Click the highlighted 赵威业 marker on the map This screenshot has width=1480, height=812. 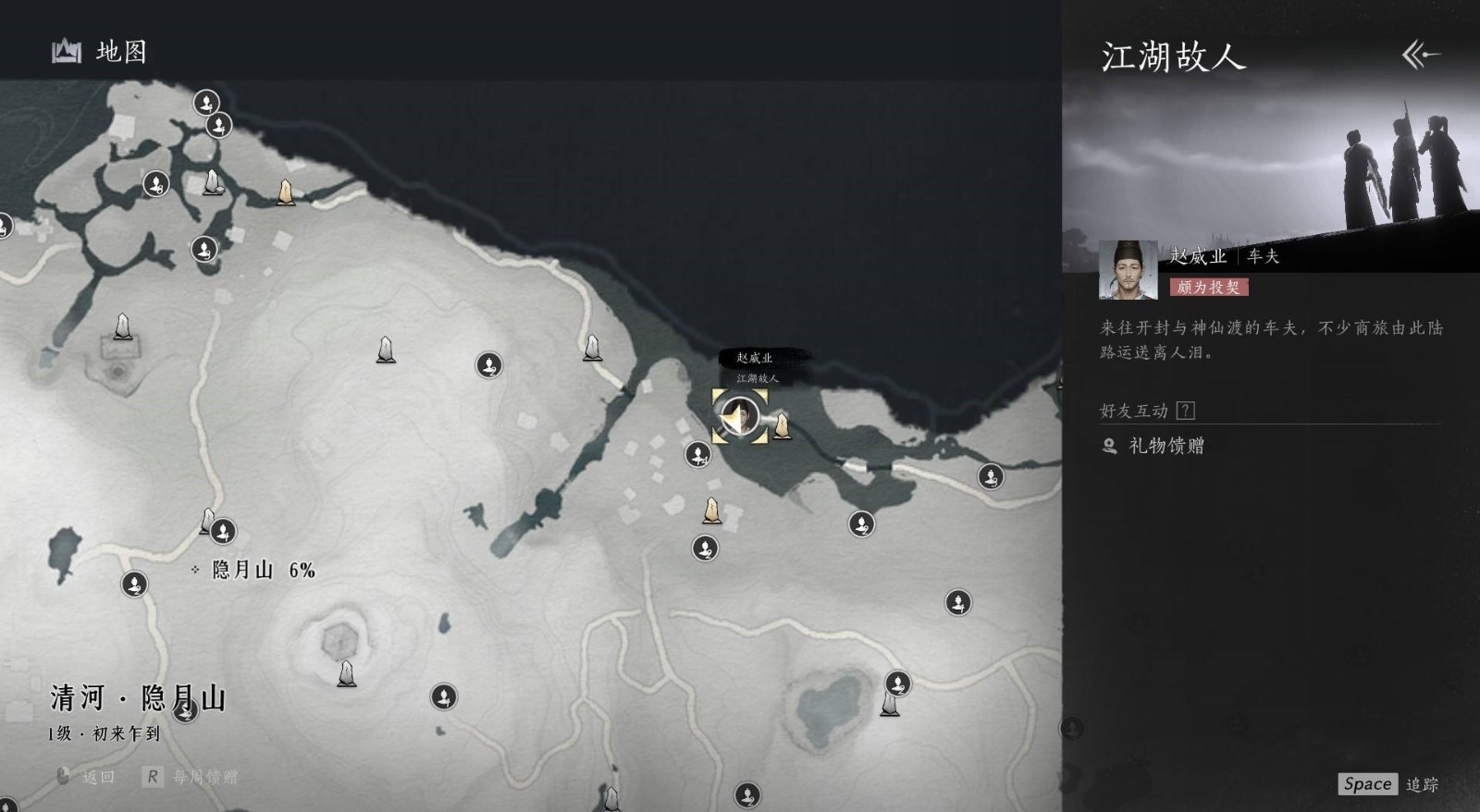(739, 416)
